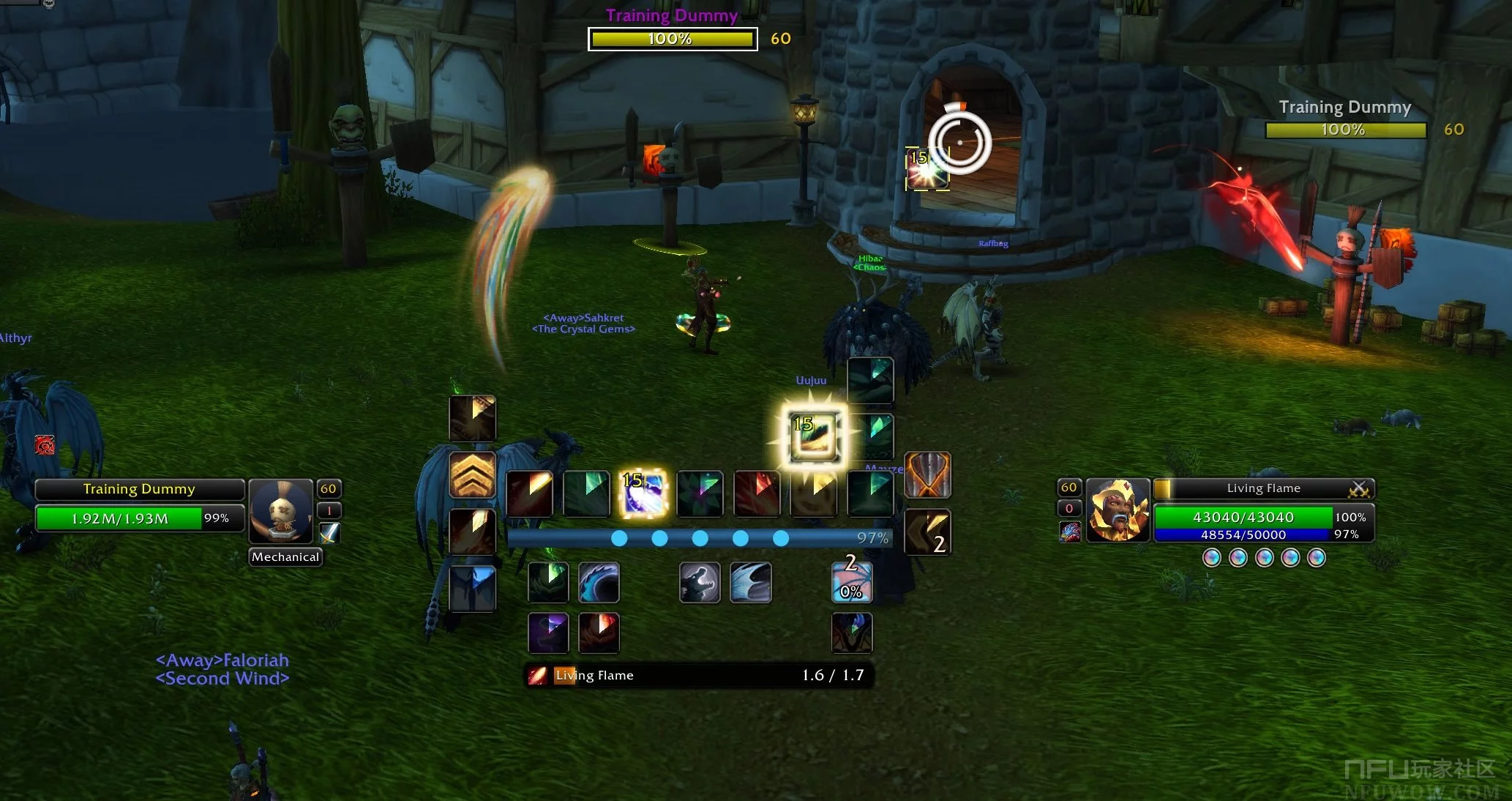The width and height of the screenshot is (1512, 801).
Task: Use the pink wing icon showing 0%
Action: 852,583
